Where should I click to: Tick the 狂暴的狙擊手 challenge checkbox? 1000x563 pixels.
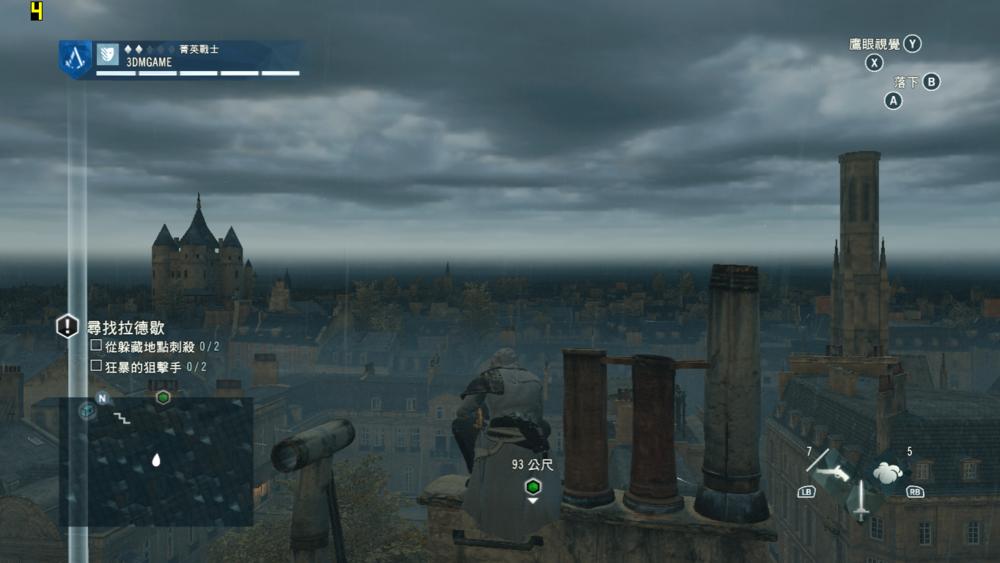coord(96,366)
